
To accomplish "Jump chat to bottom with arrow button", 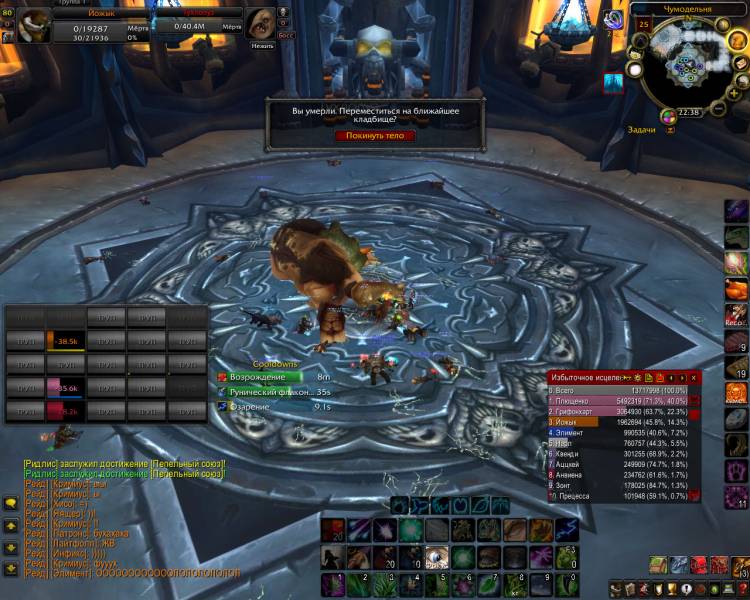I will (x=11, y=565).
